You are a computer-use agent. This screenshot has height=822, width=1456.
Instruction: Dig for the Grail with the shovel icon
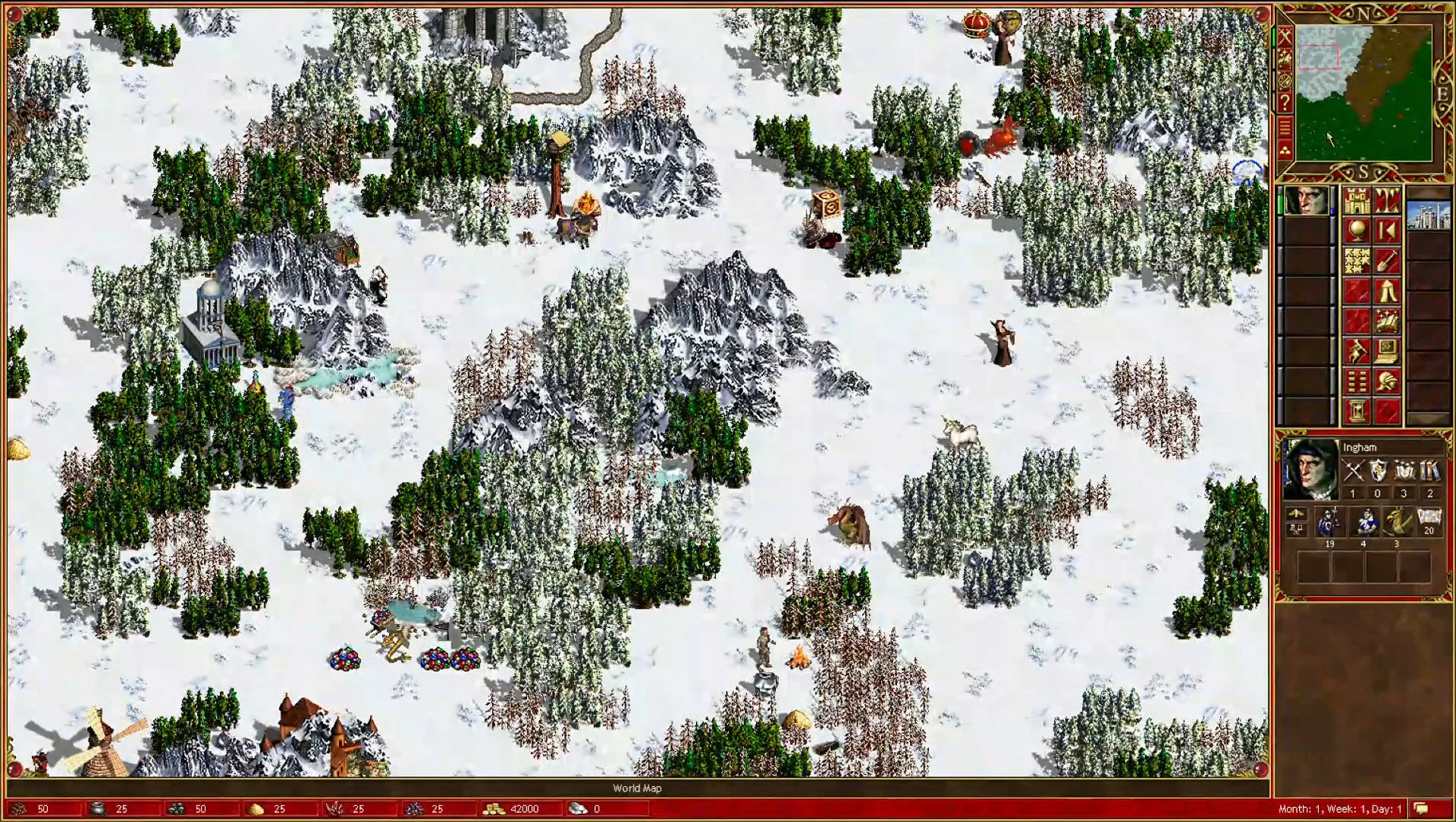1387,260
